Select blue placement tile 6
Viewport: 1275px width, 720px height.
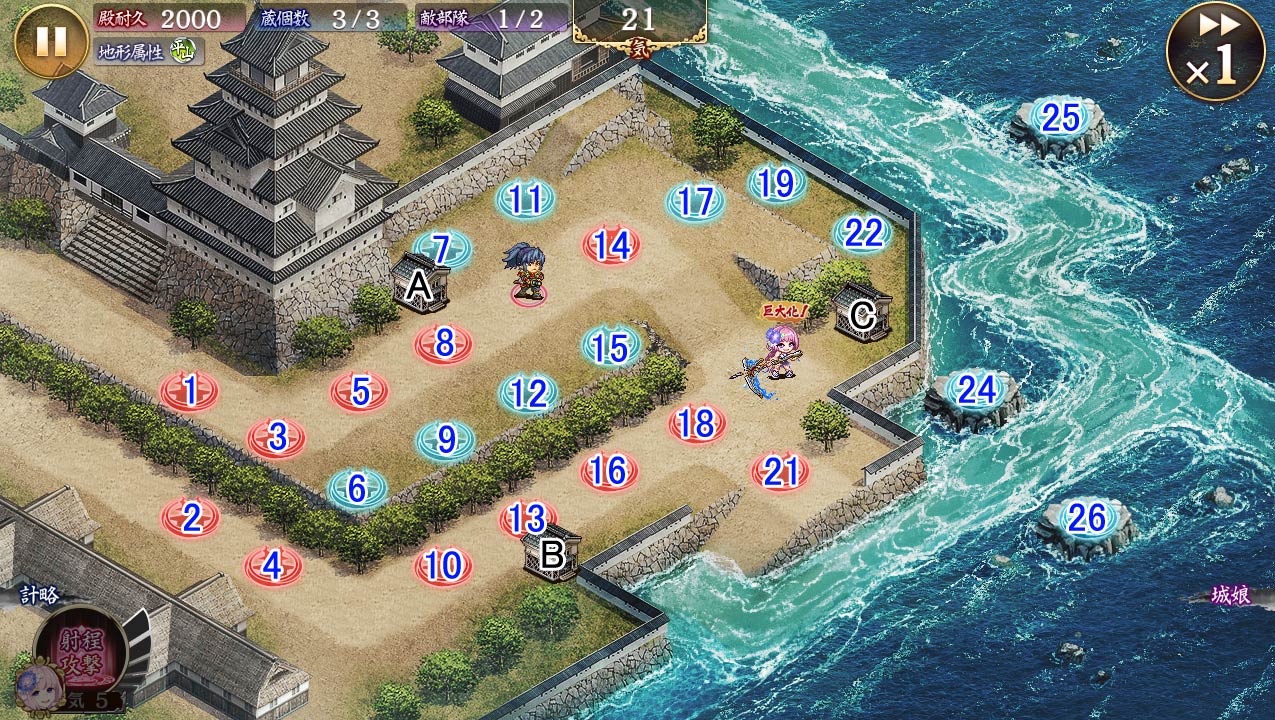click(x=357, y=488)
